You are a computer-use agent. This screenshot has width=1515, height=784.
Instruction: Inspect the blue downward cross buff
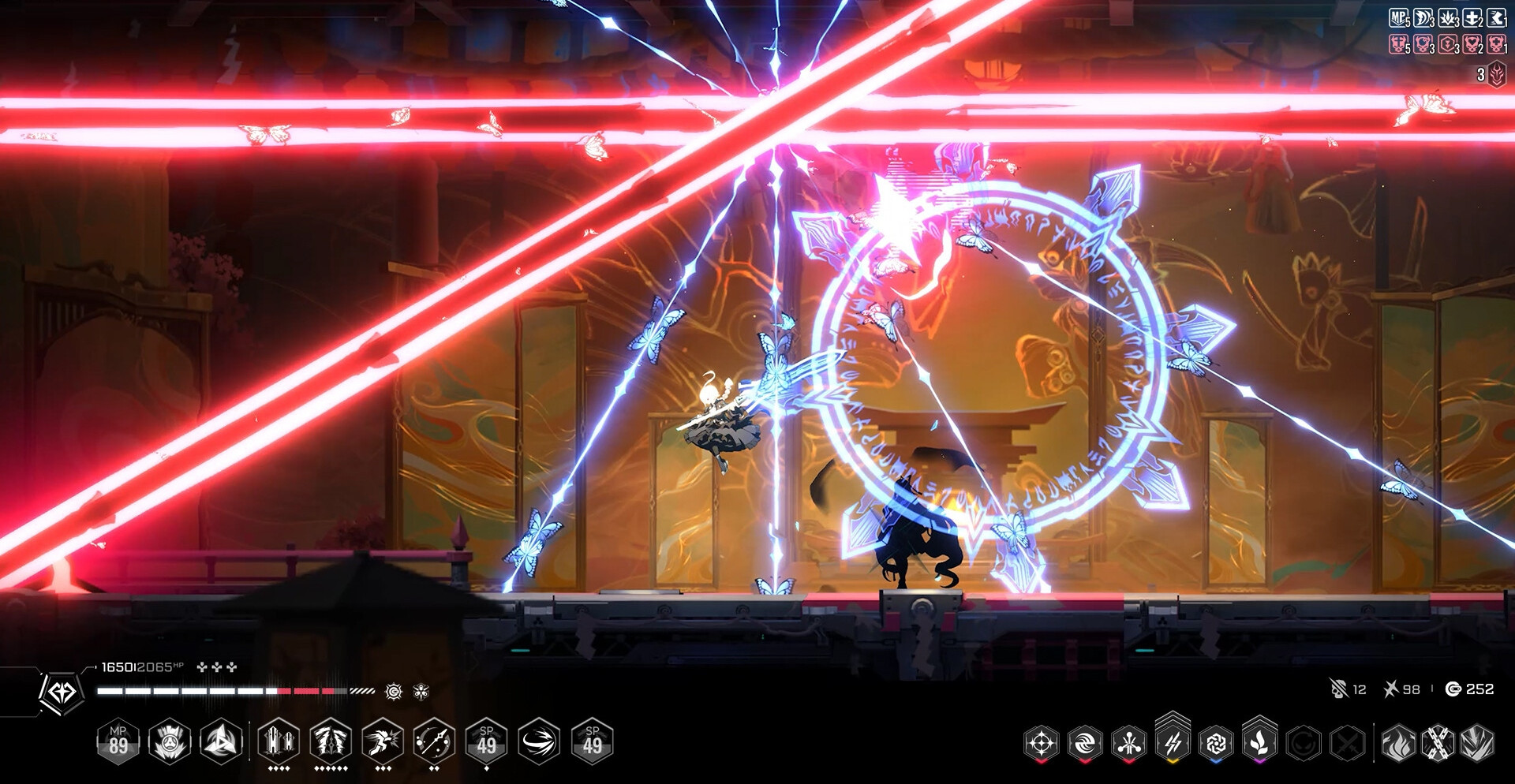[1472, 18]
